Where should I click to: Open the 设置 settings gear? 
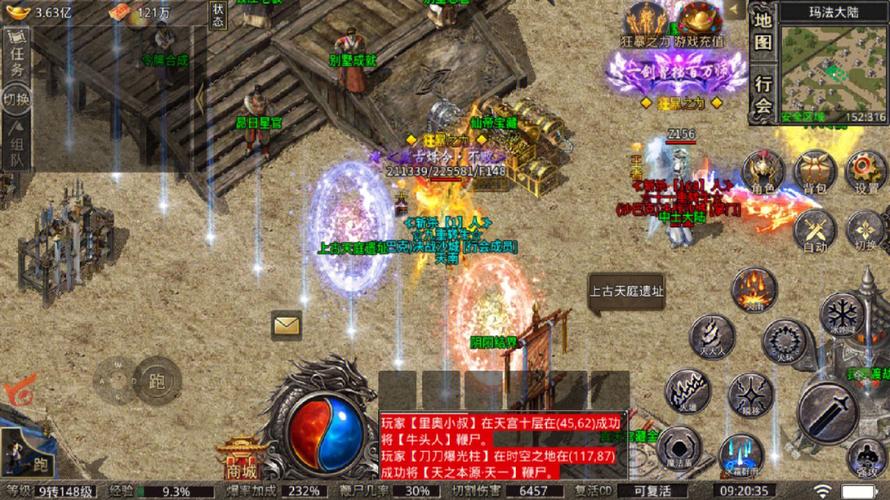[x=865, y=170]
